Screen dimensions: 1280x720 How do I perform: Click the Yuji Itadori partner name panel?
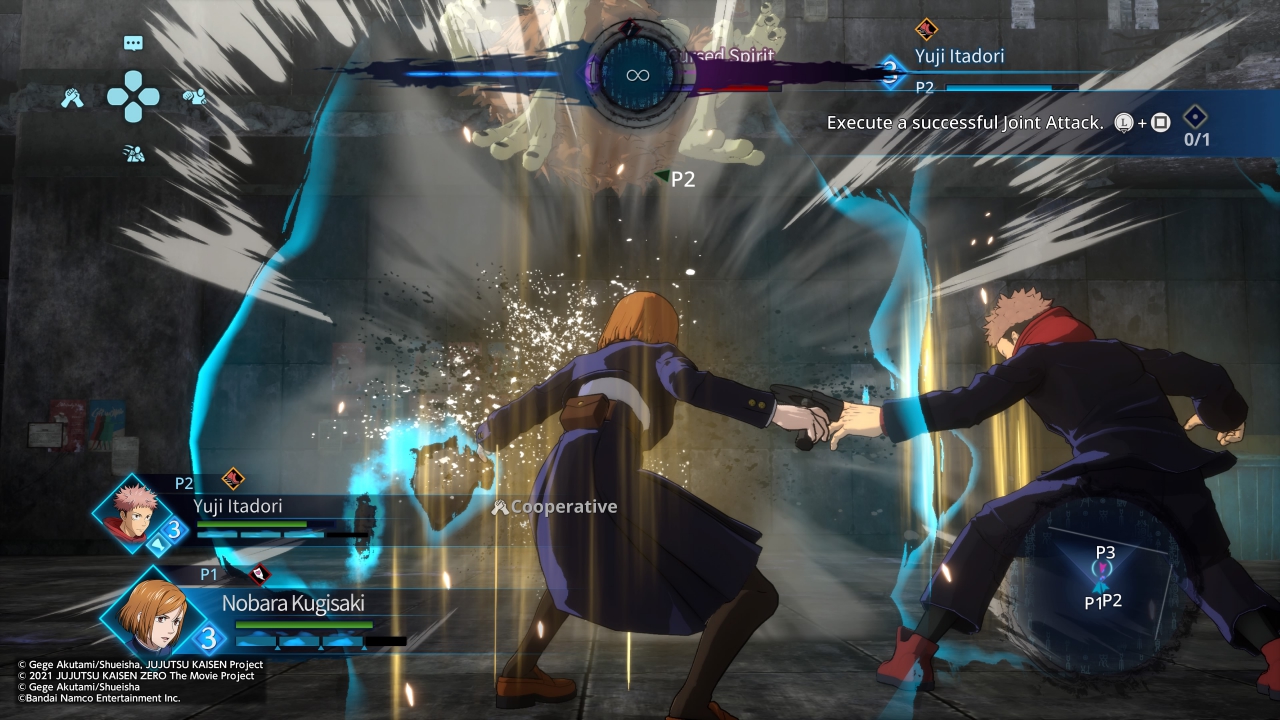(x=958, y=56)
